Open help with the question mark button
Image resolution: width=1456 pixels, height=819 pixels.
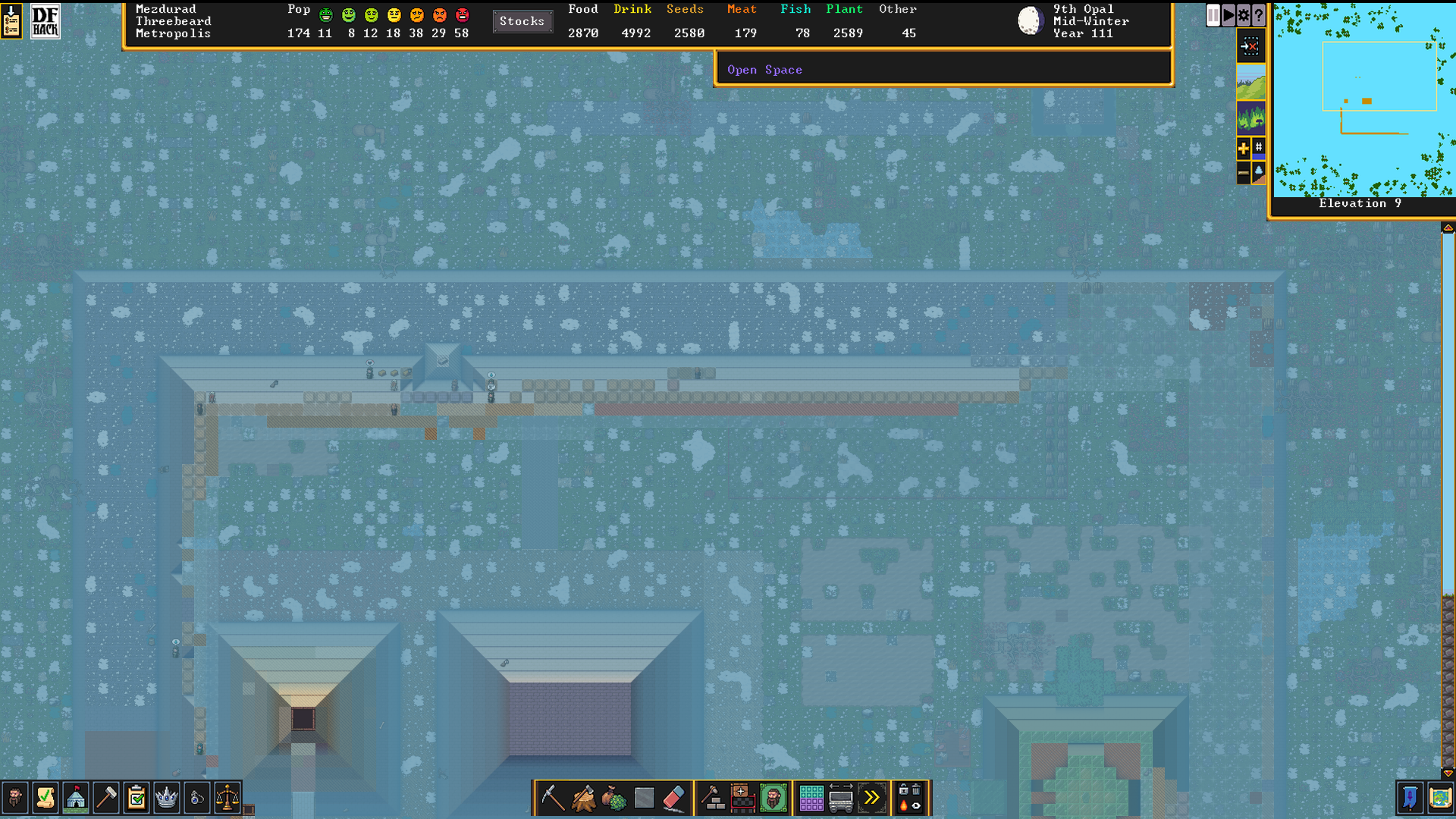point(1259,14)
